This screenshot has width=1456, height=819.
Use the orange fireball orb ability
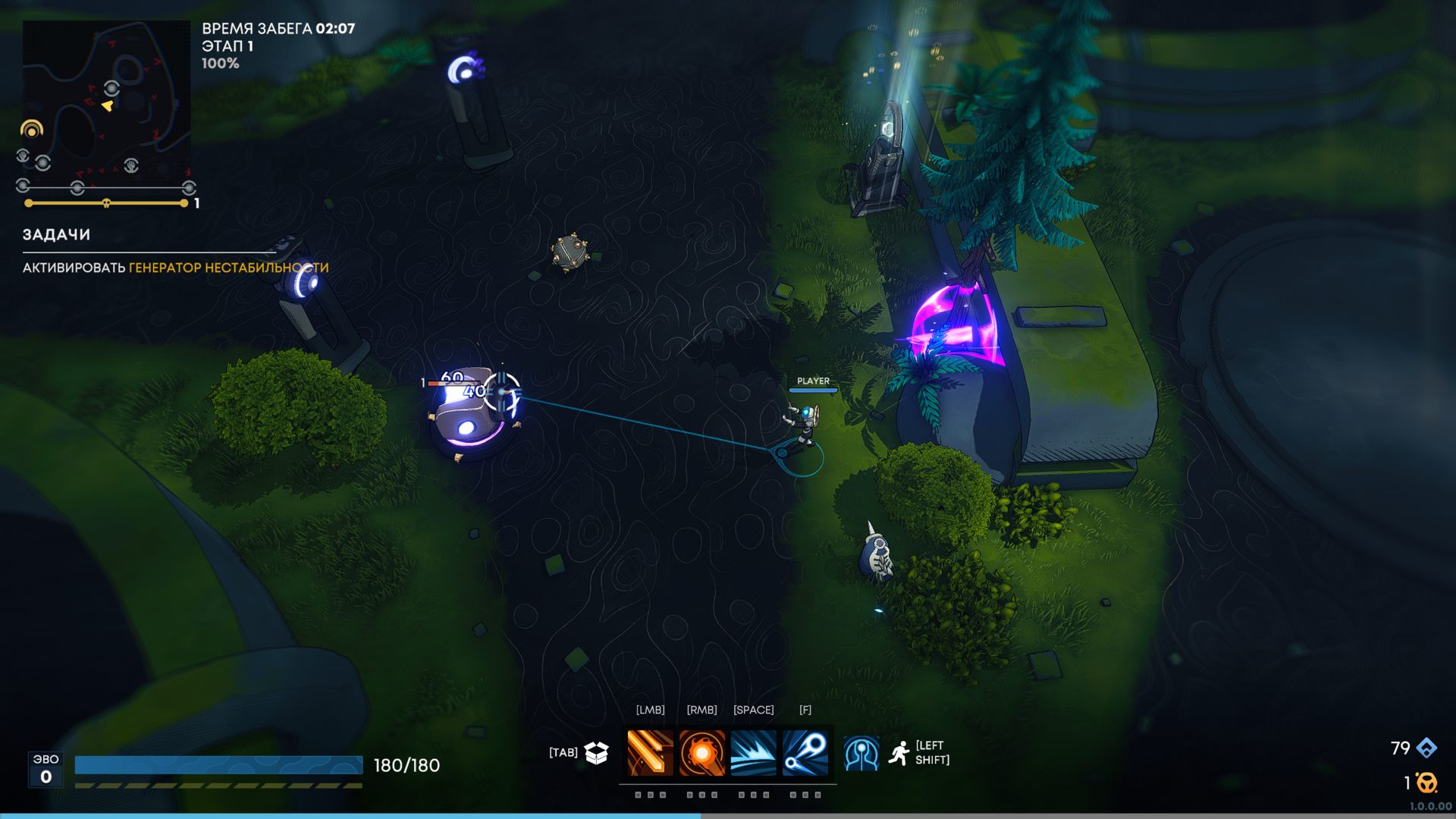point(701,753)
